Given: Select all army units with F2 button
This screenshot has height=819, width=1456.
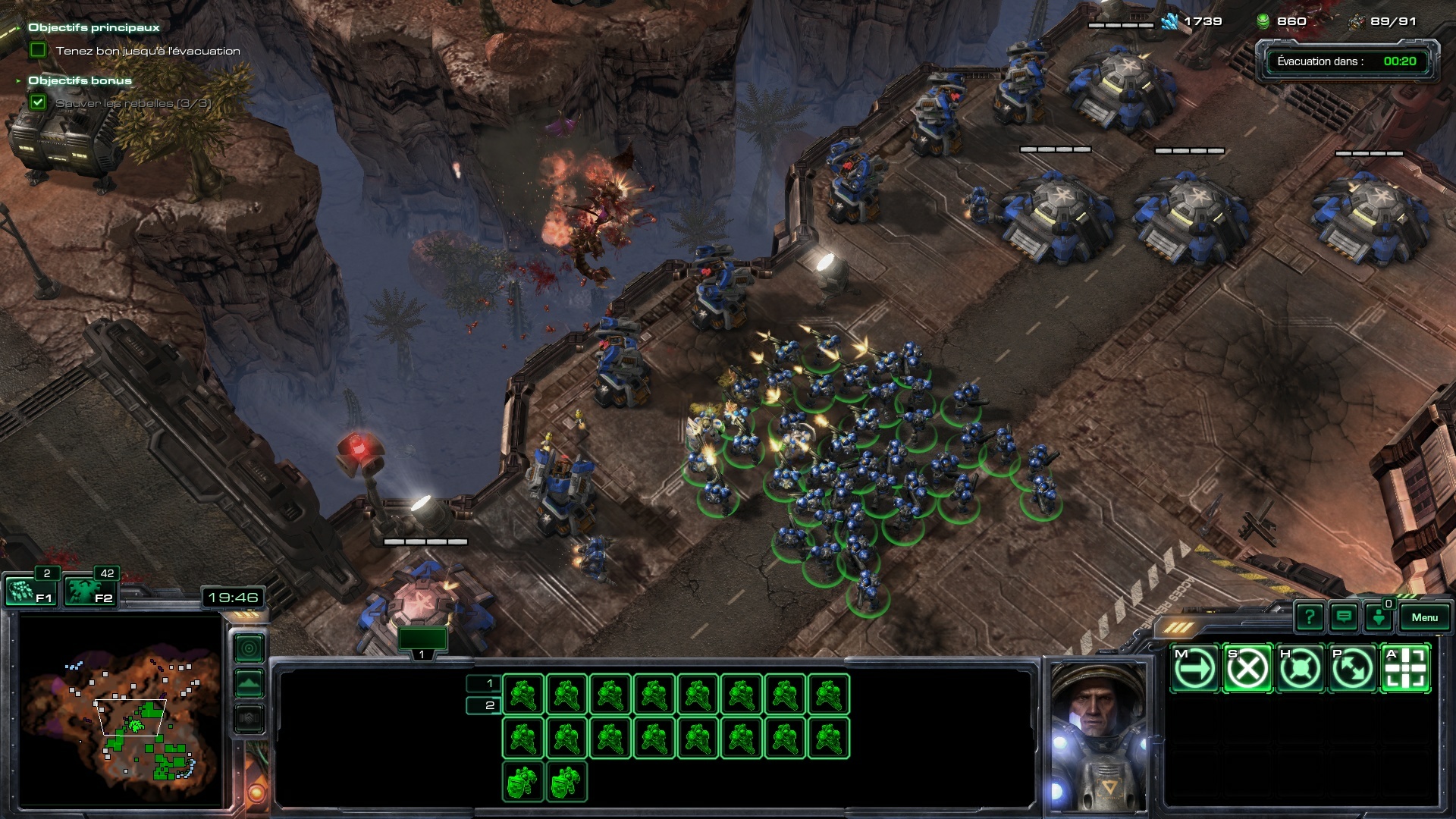Looking at the screenshot, I should click(x=88, y=591).
